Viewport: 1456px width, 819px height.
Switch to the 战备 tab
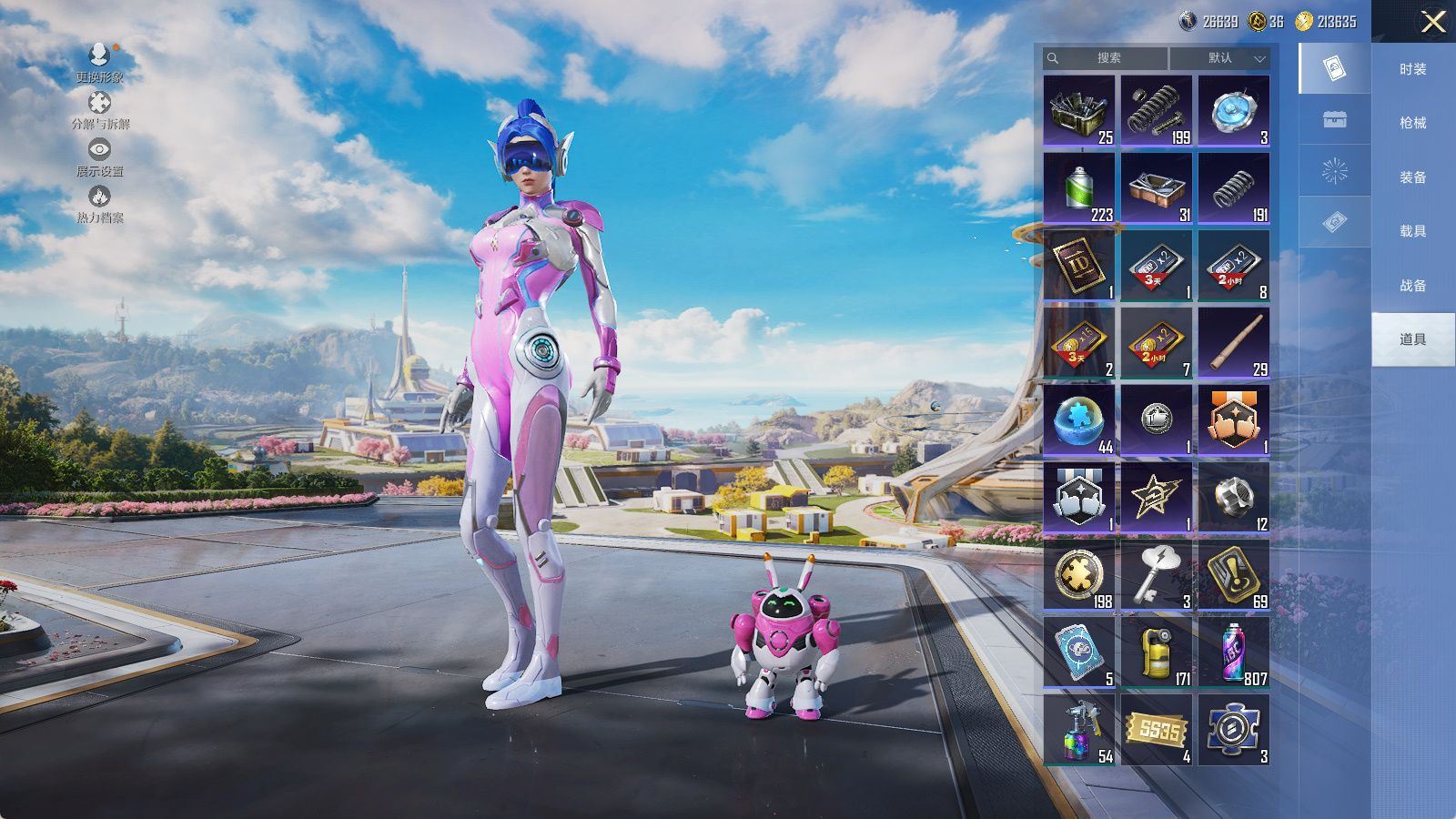[1412, 286]
